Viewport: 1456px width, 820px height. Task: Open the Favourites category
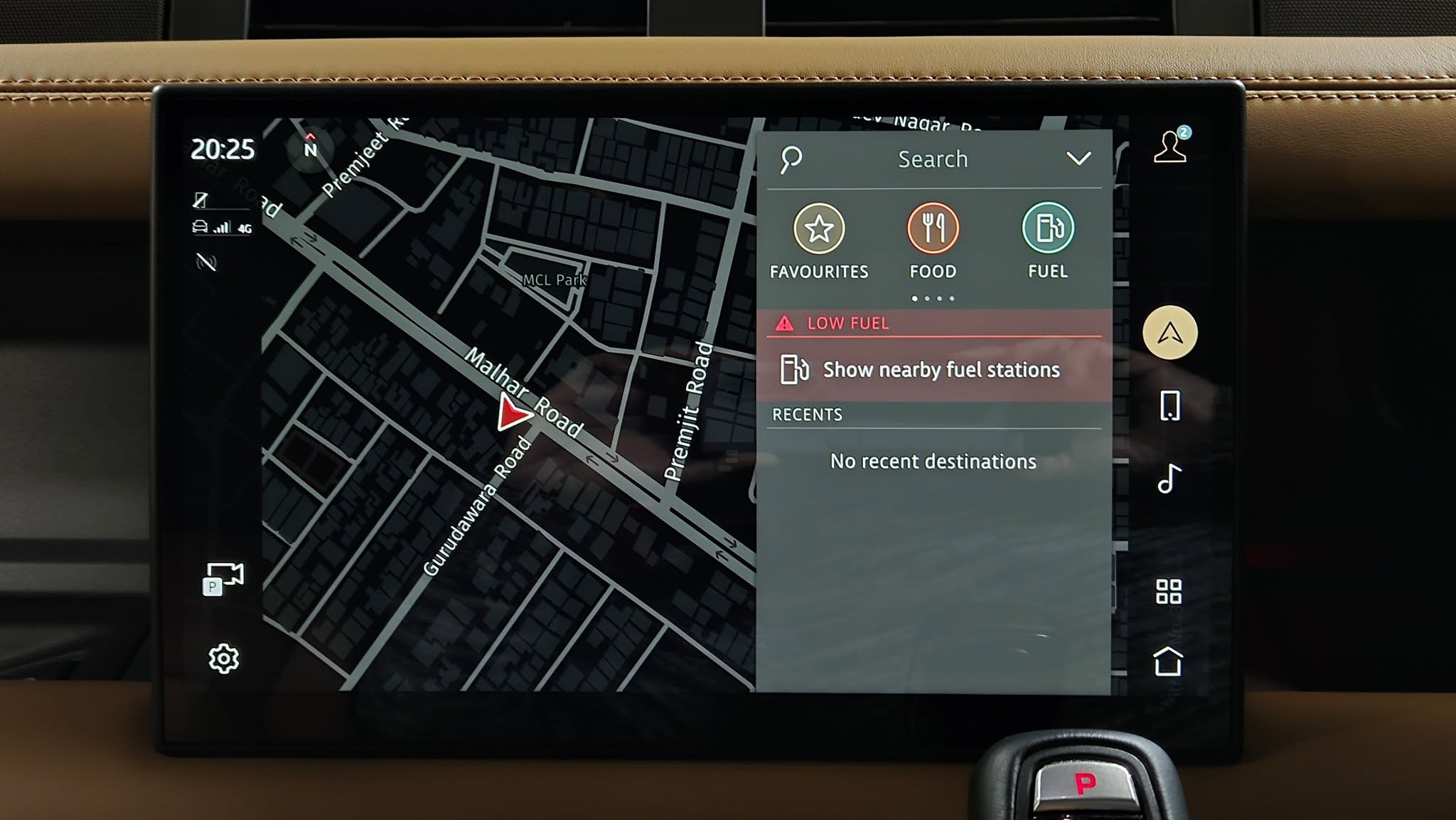[x=819, y=229]
